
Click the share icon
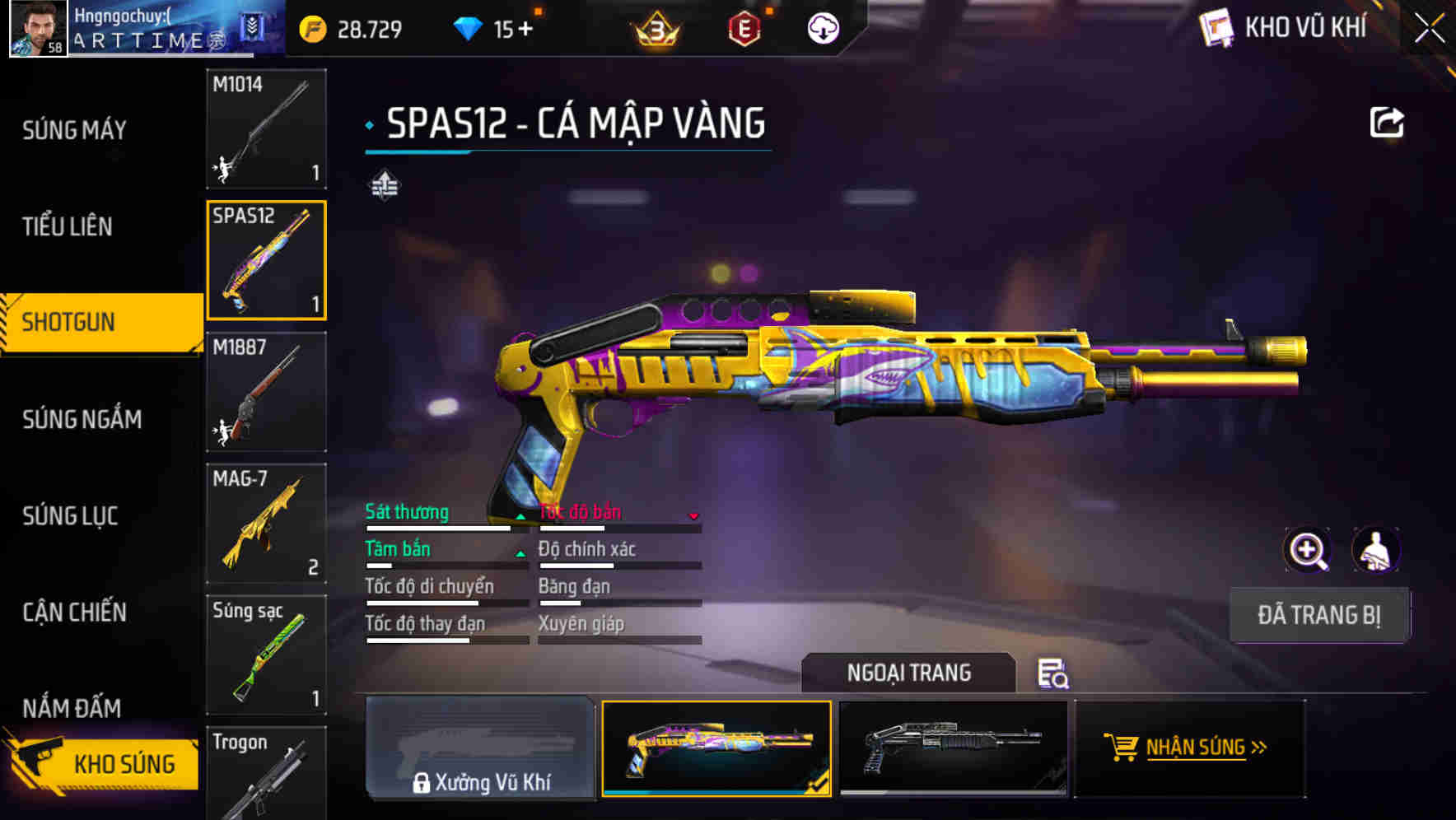[1386, 123]
